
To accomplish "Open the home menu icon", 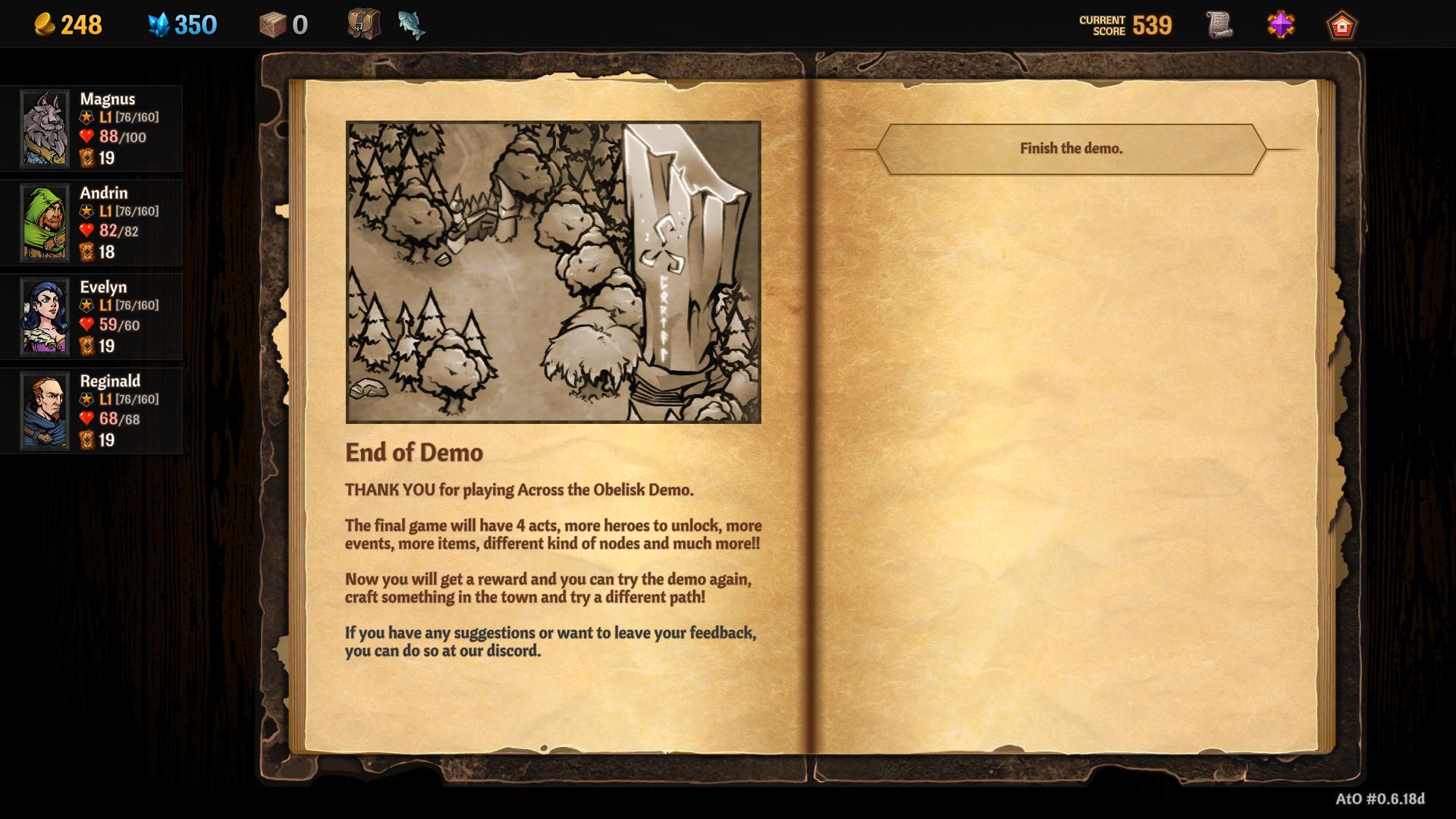I will 1341,25.
